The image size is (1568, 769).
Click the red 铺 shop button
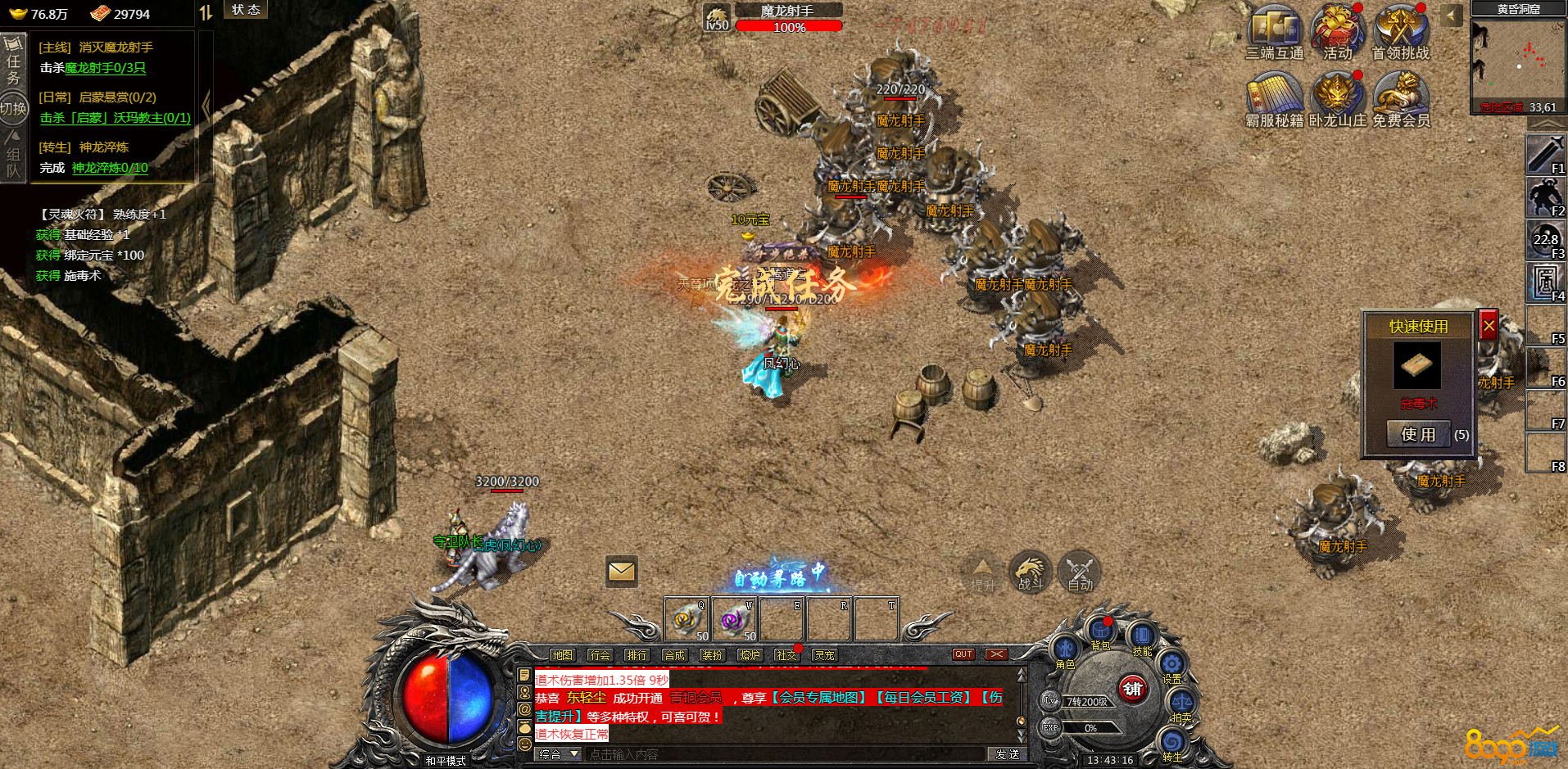point(1132,689)
